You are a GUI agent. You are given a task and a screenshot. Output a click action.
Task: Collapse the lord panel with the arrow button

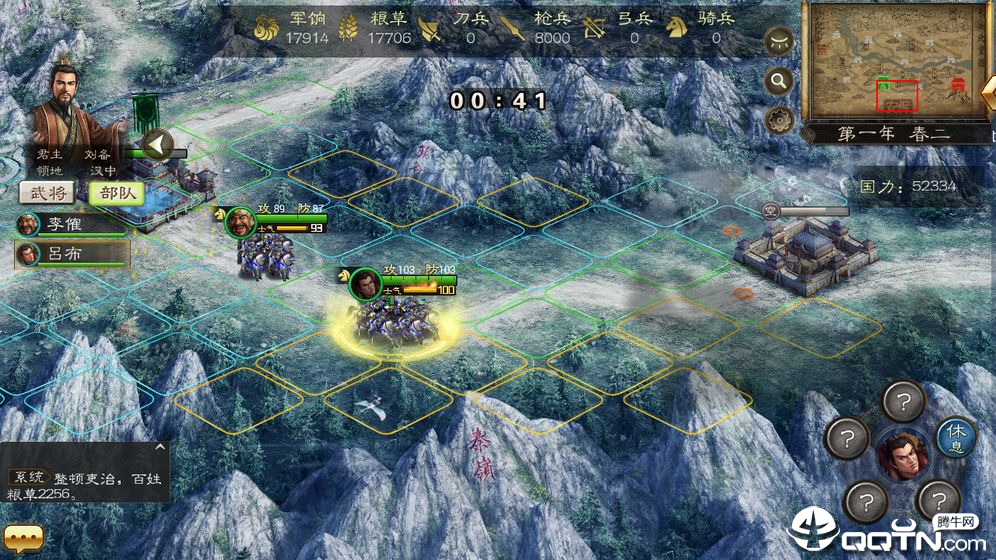pos(156,145)
